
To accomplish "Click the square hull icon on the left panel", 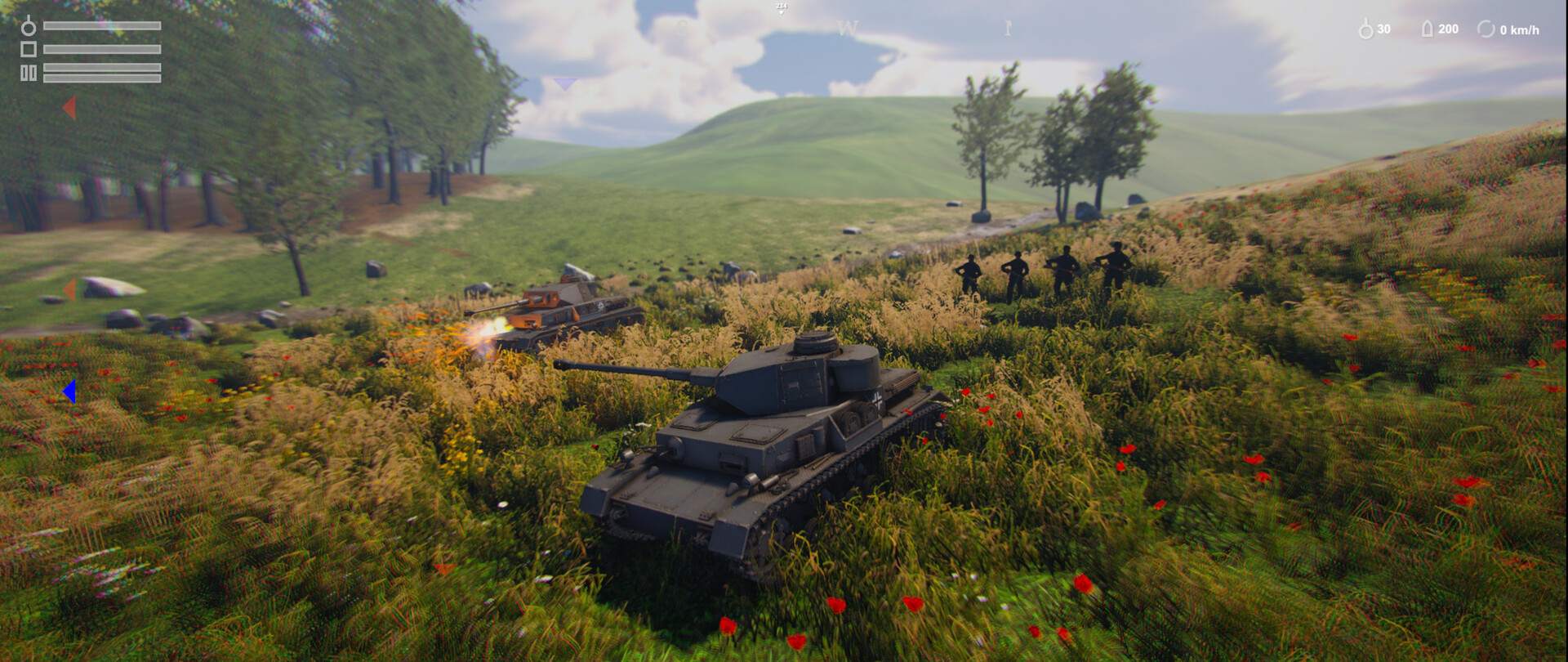I will coord(29,49).
